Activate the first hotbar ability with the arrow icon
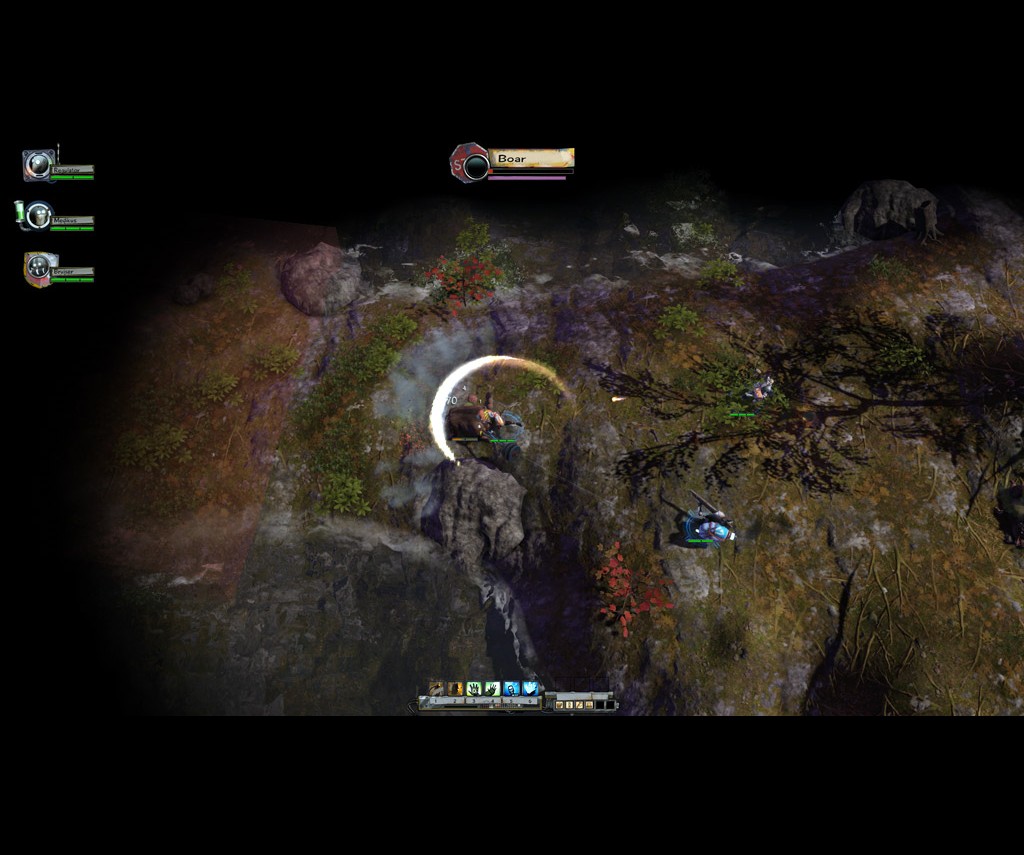This screenshot has height=855, width=1024. click(x=437, y=688)
